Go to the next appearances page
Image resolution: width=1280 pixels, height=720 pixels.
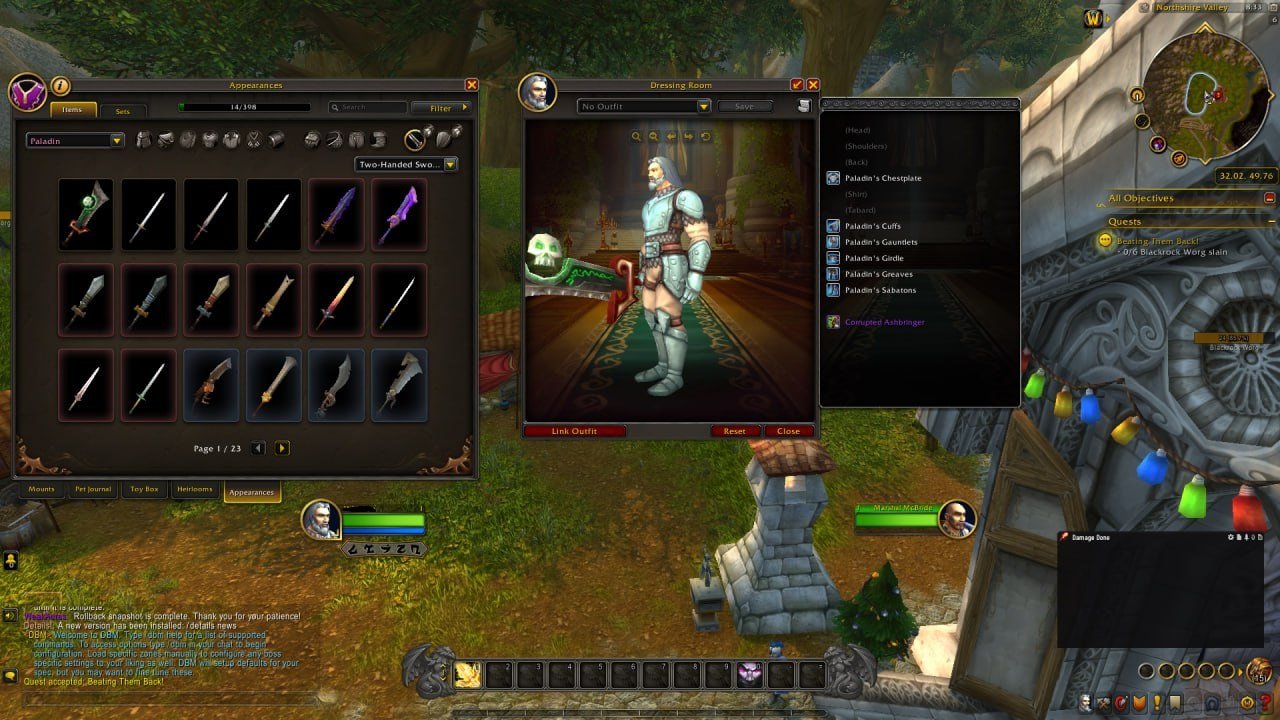[x=282, y=448]
